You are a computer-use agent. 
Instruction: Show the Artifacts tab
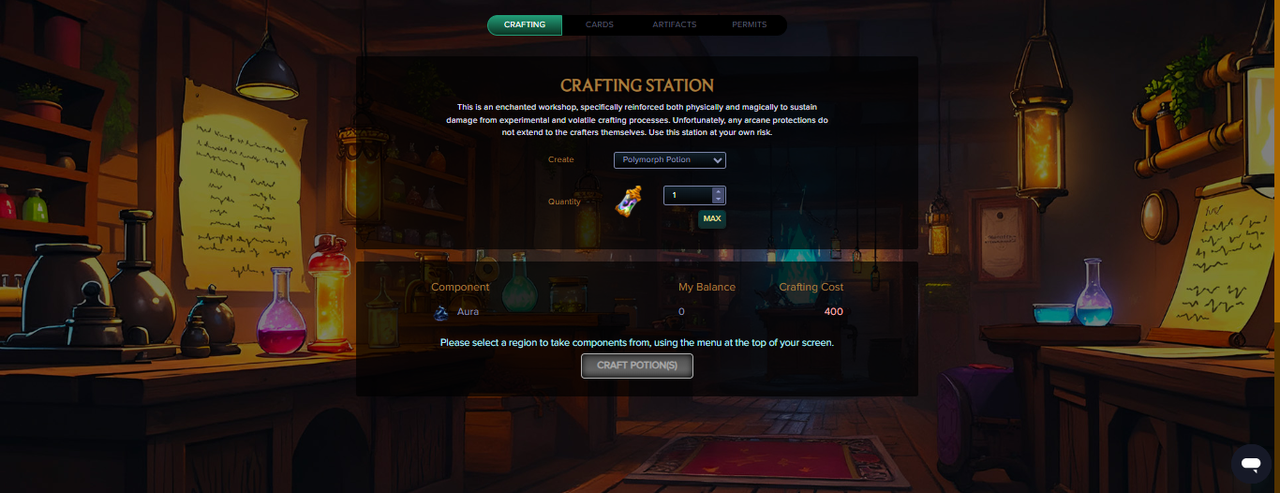674,24
